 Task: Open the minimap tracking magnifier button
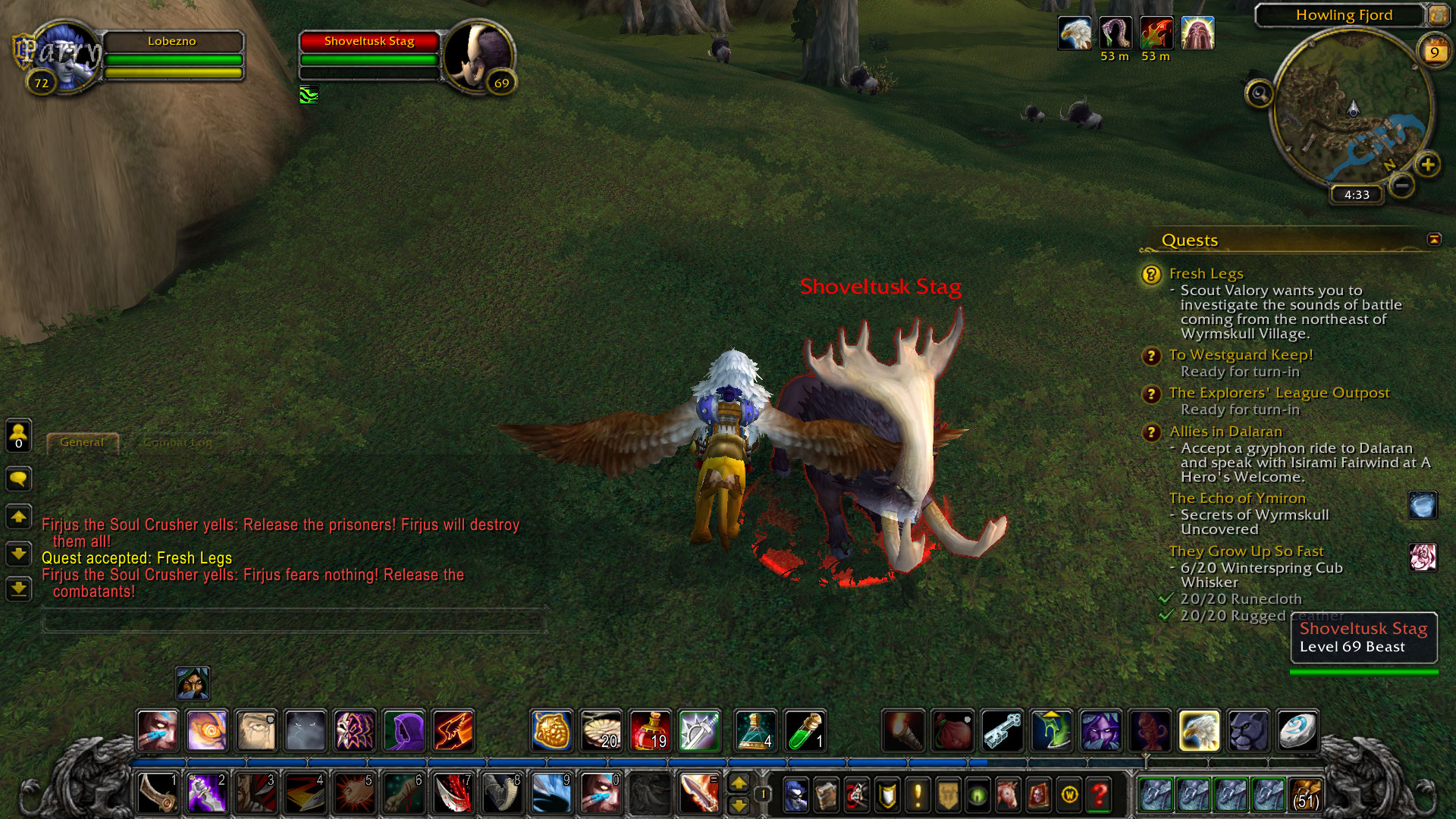[x=1259, y=94]
